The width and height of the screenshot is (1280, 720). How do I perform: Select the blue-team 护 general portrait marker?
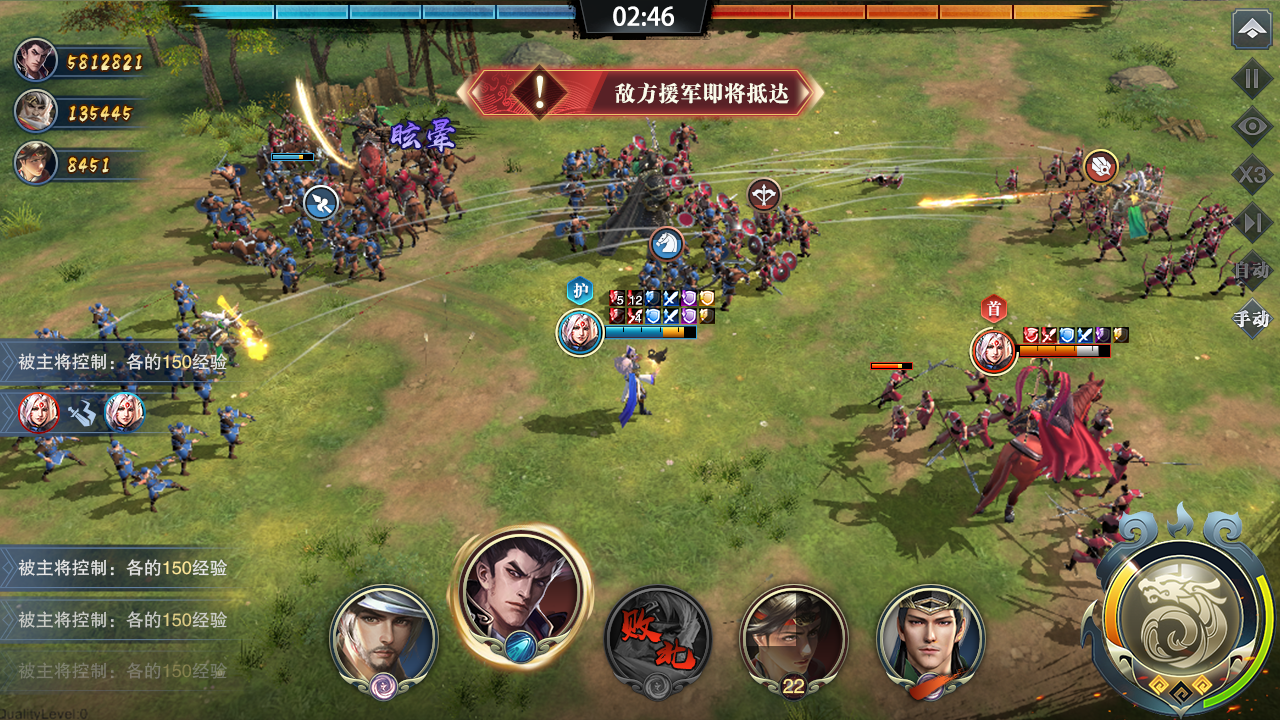580,332
